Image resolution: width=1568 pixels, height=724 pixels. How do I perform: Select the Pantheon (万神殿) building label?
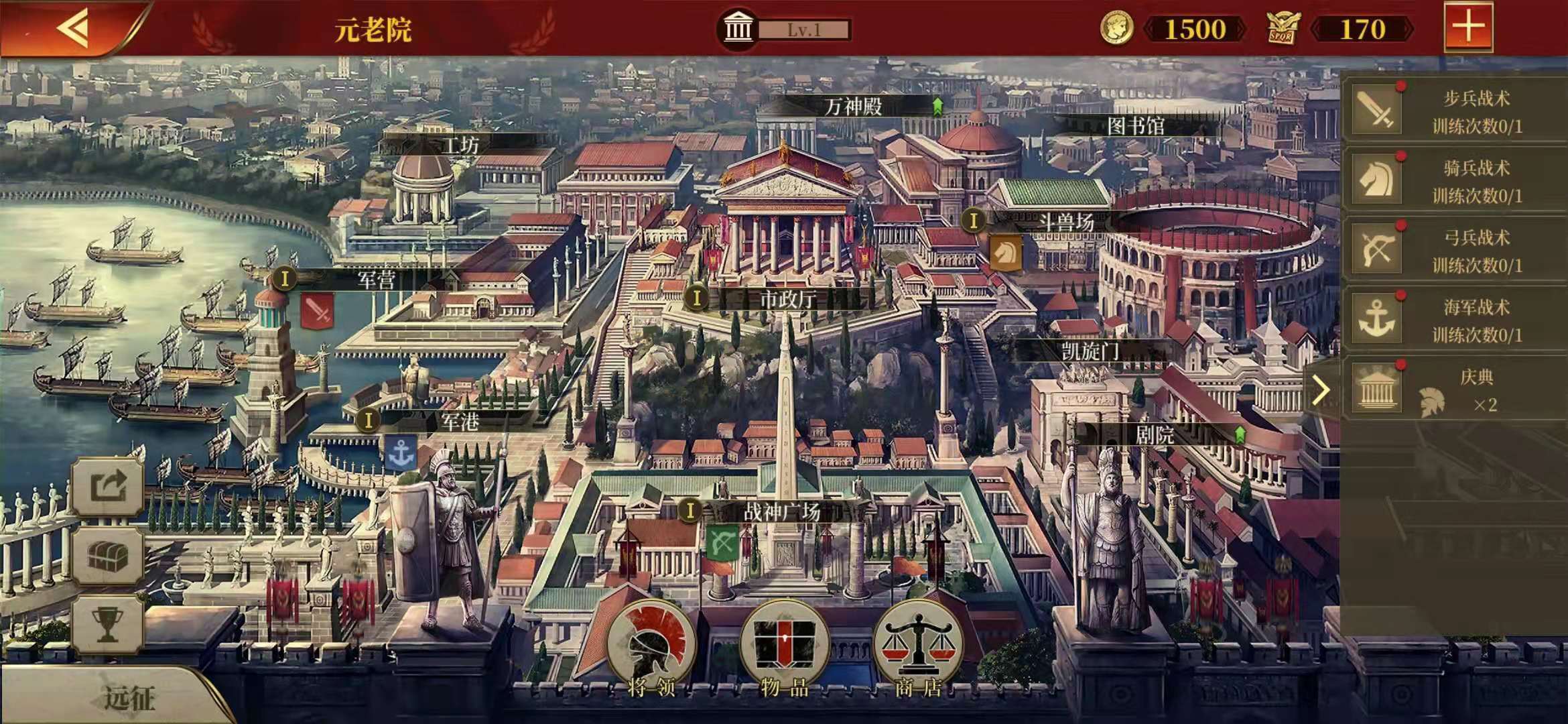[x=854, y=107]
